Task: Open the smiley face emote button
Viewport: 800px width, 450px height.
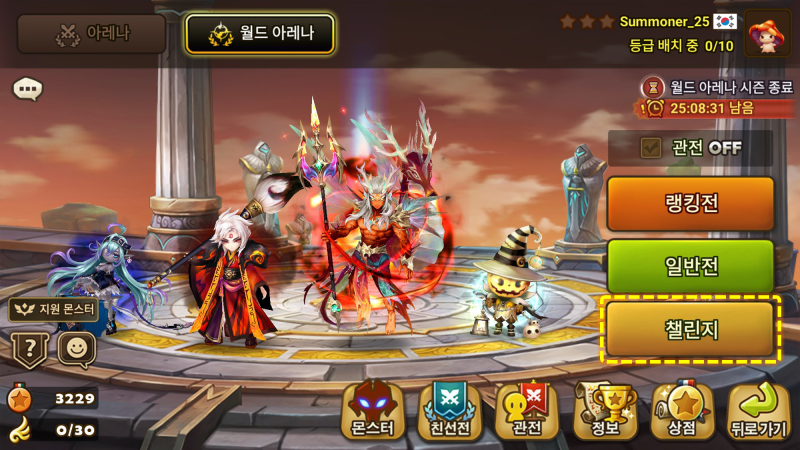Action: pyautogui.click(x=76, y=349)
